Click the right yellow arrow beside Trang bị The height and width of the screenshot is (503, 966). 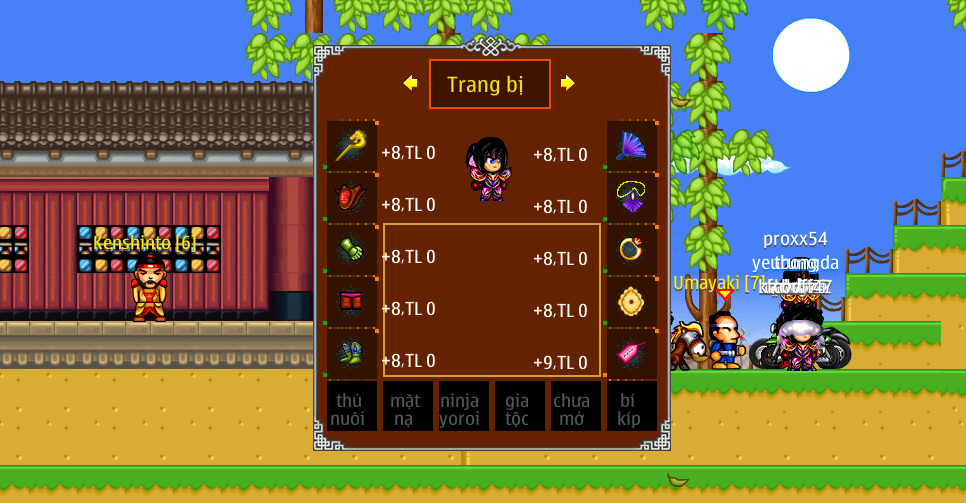(568, 83)
